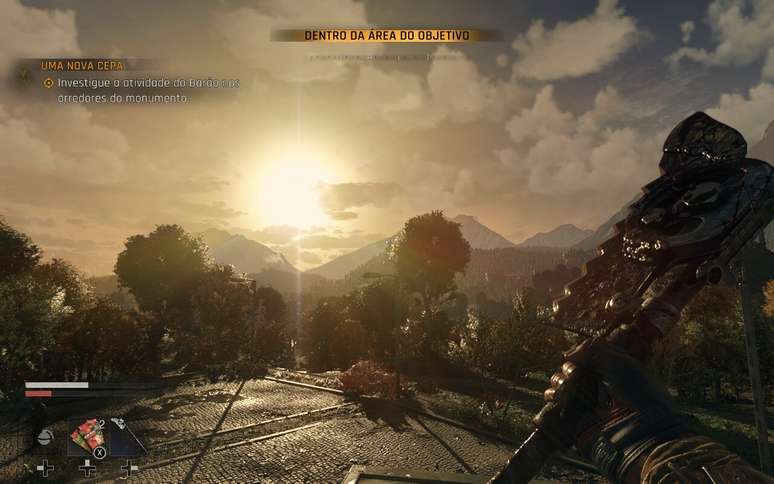Click the "Dentro da área do objetivo" banner
Image resolution: width=774 pixels, height=484 pixels.
386,35
